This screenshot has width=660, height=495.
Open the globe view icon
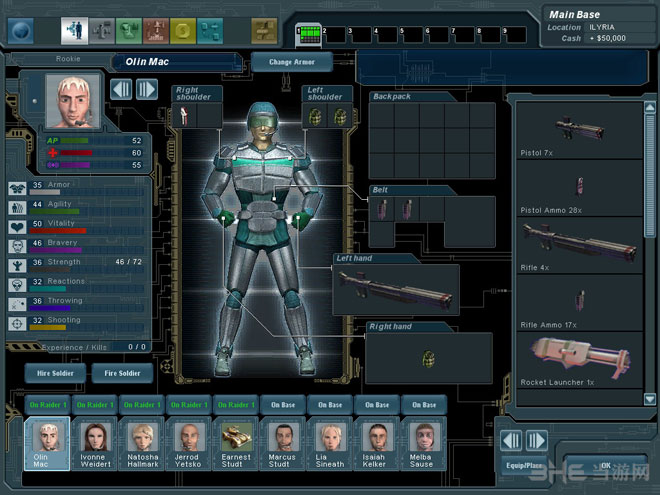21,31
